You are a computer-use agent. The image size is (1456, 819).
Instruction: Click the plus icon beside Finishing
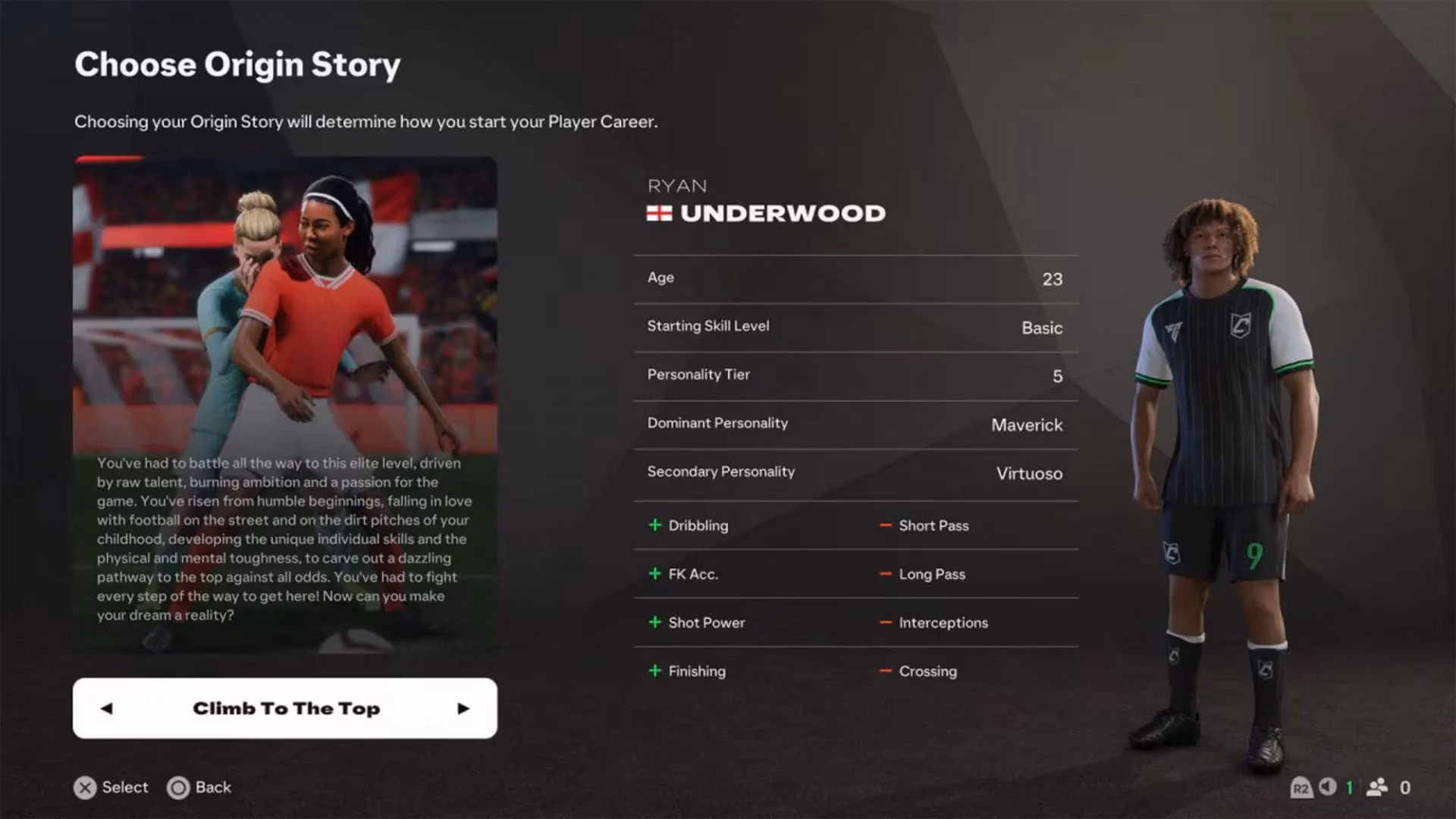coord(654,671)
